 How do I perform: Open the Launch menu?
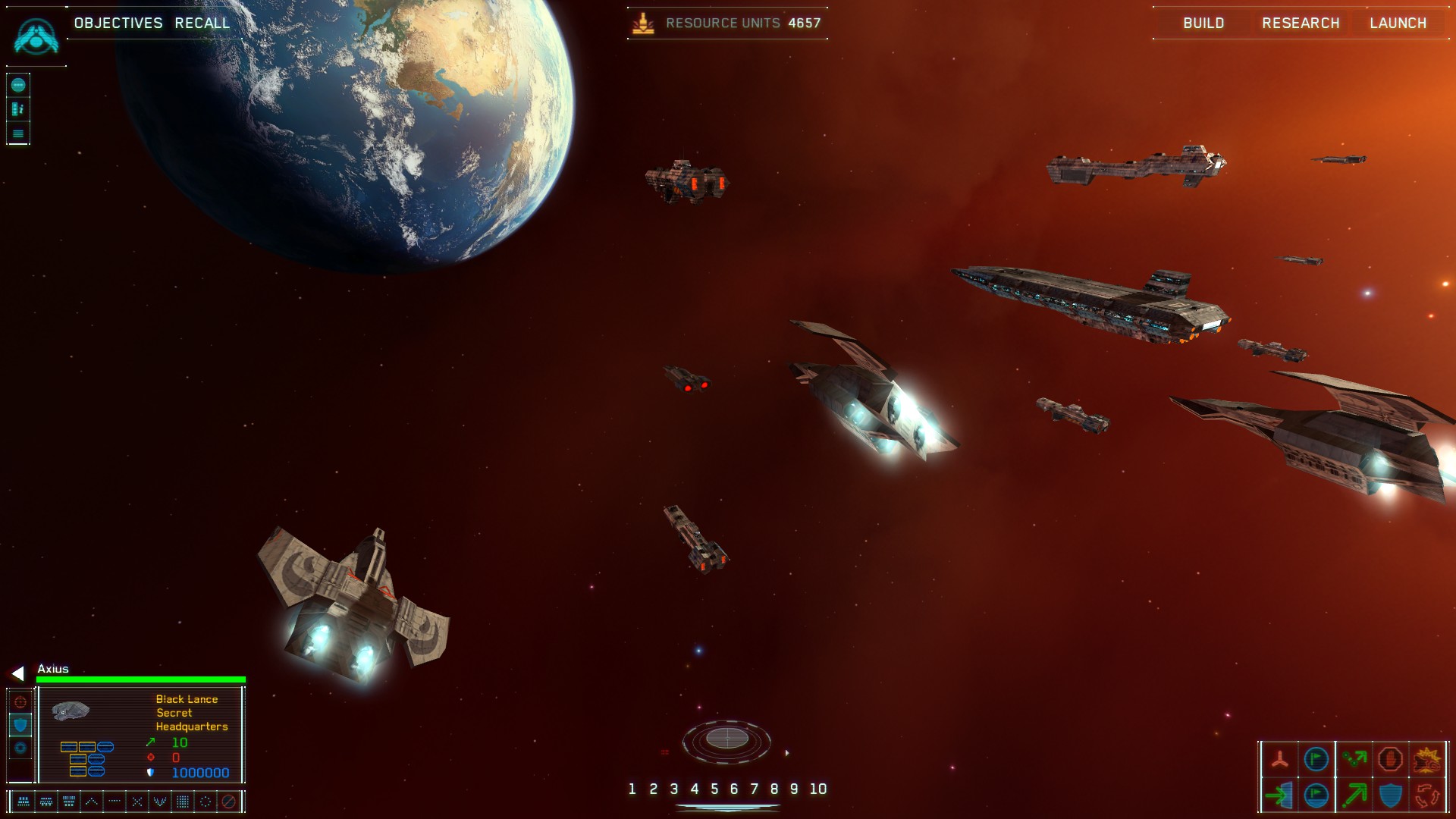point(1398,24)
